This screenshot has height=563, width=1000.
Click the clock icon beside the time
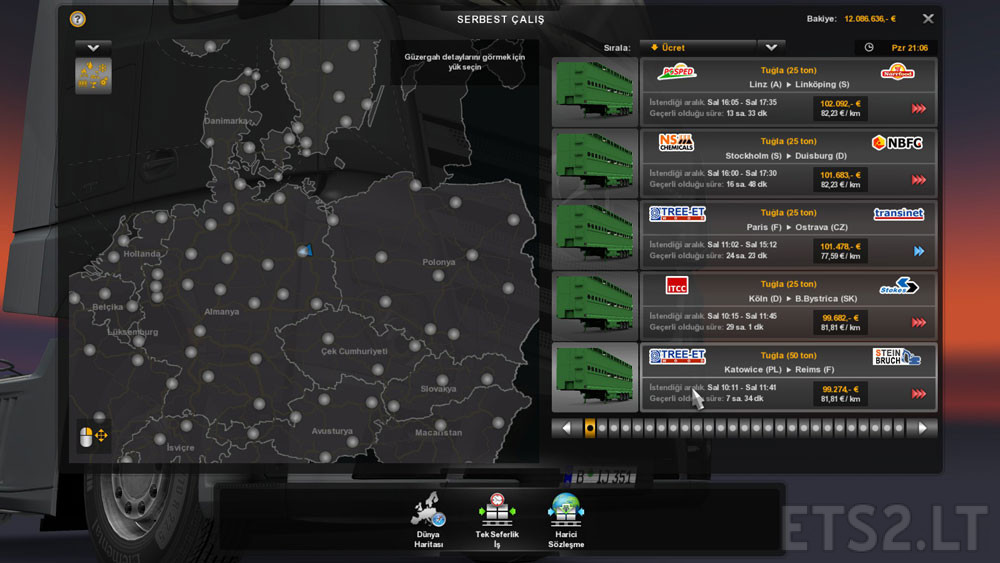click(x=869, y=47)
